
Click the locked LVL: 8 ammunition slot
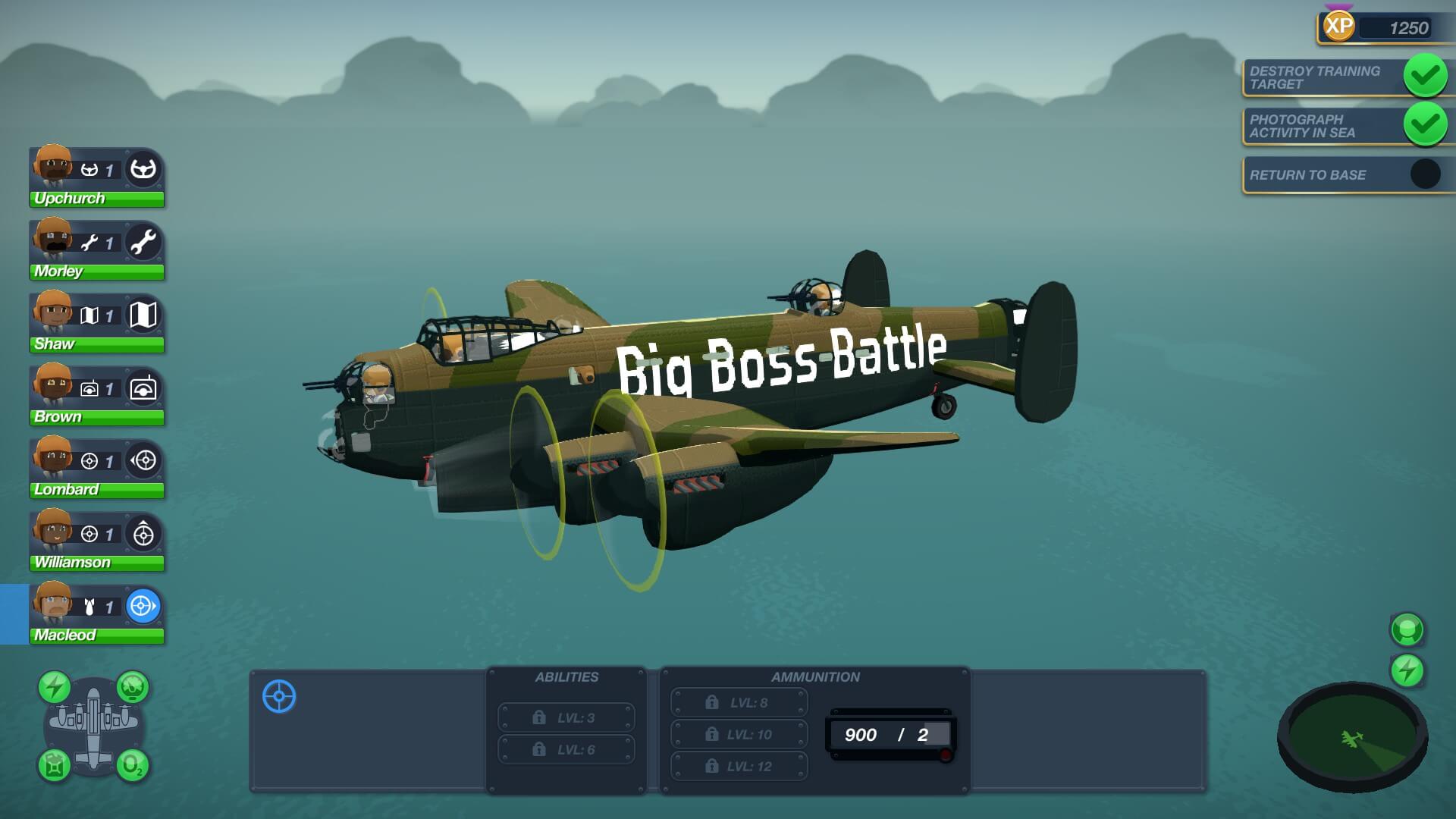[739, 703]
